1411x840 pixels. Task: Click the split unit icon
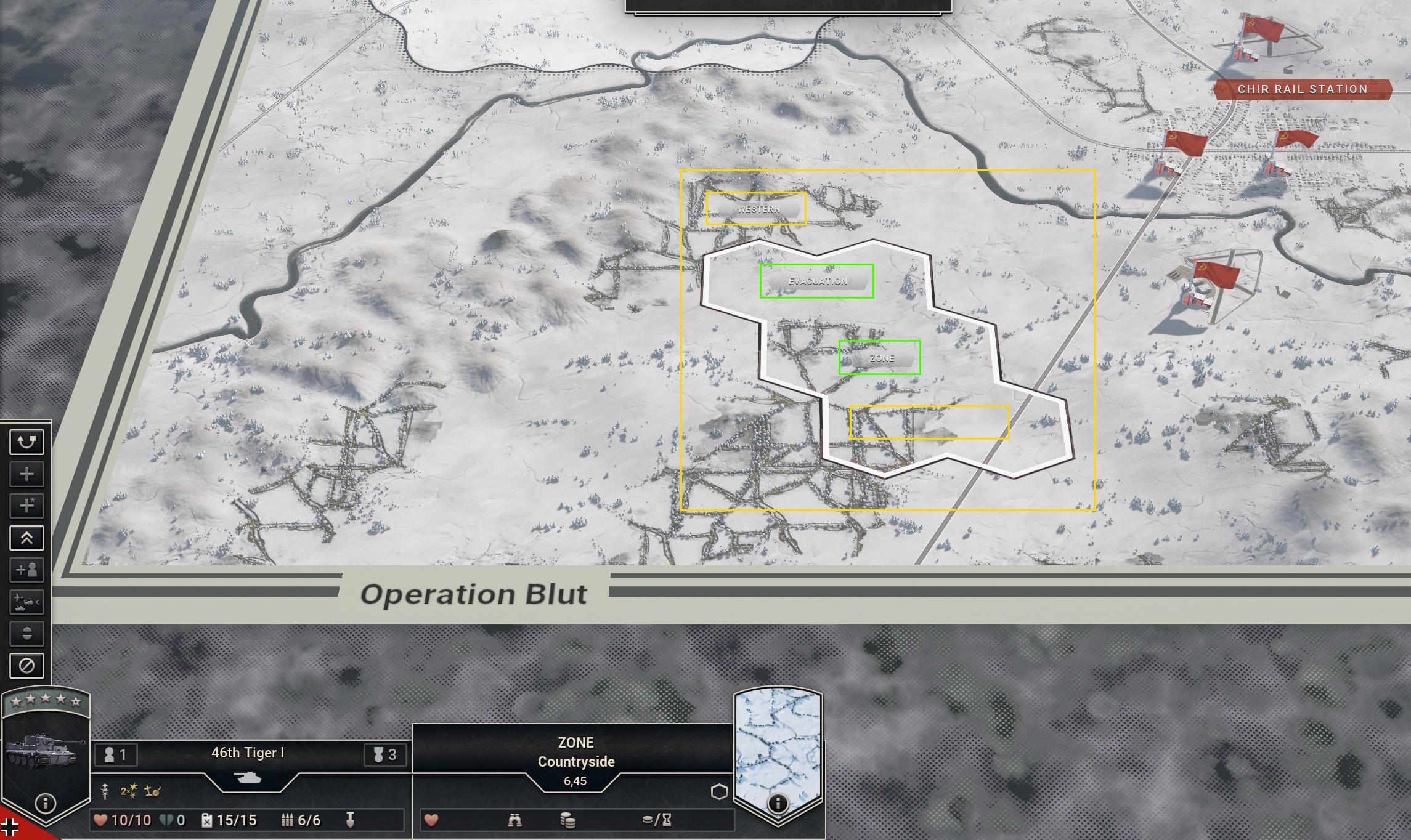(26, 633)
